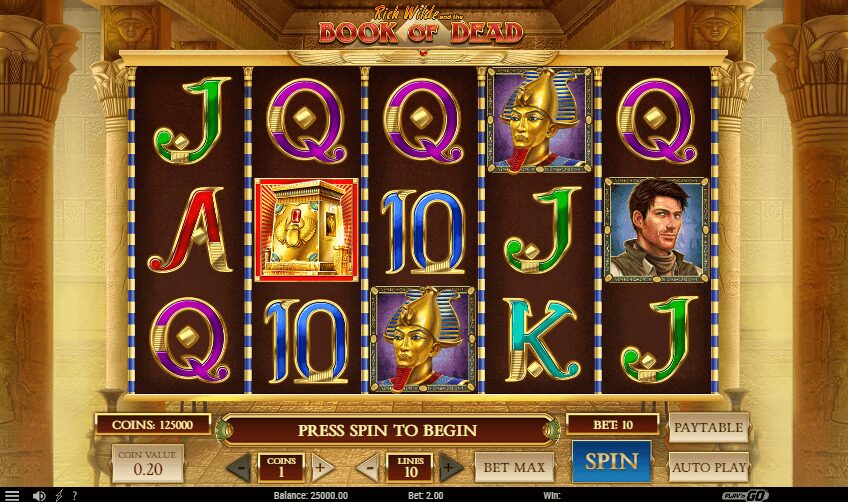Toggle the lightning bolt fast-play icon
Image resolution: width=848 pixels, height=502 pixels.
[x=59, y=495]
